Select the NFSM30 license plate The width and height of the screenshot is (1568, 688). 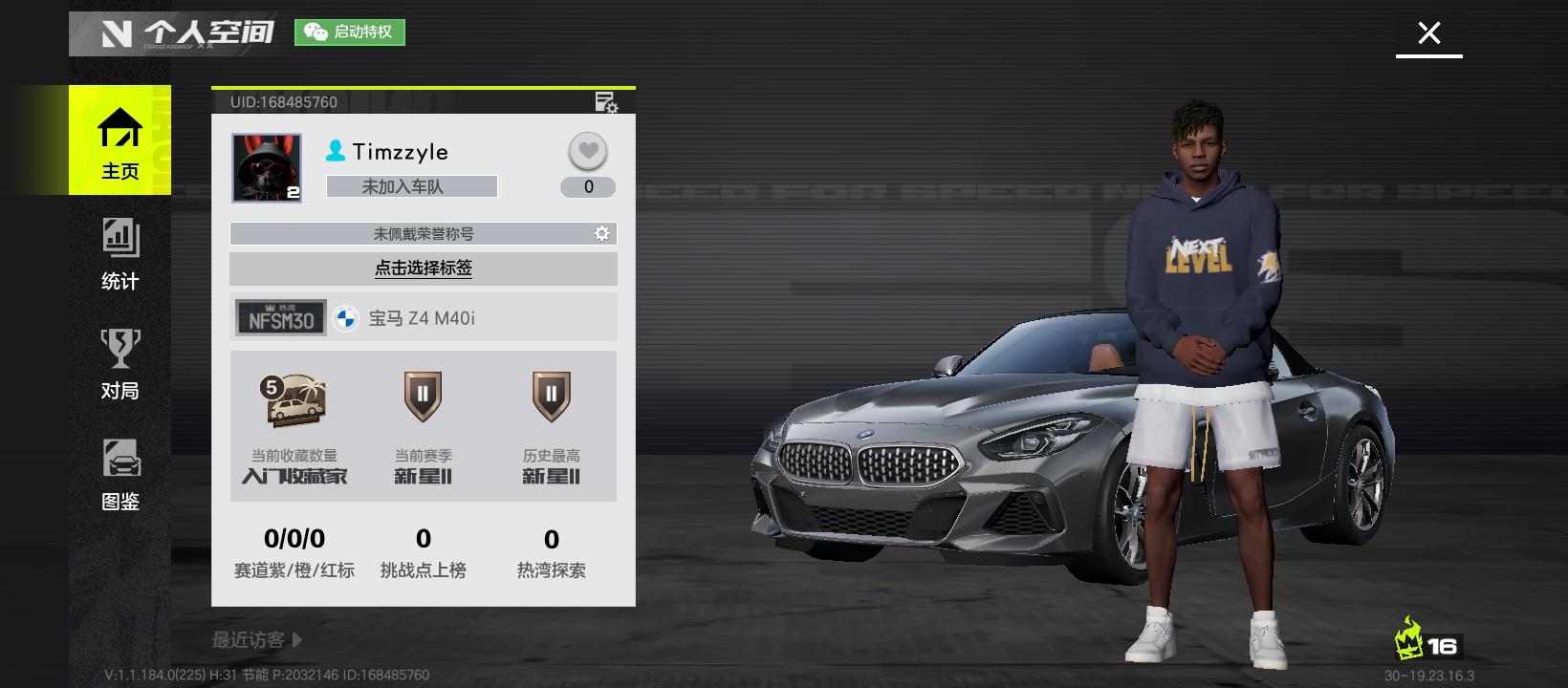click(x=281, y=318)
